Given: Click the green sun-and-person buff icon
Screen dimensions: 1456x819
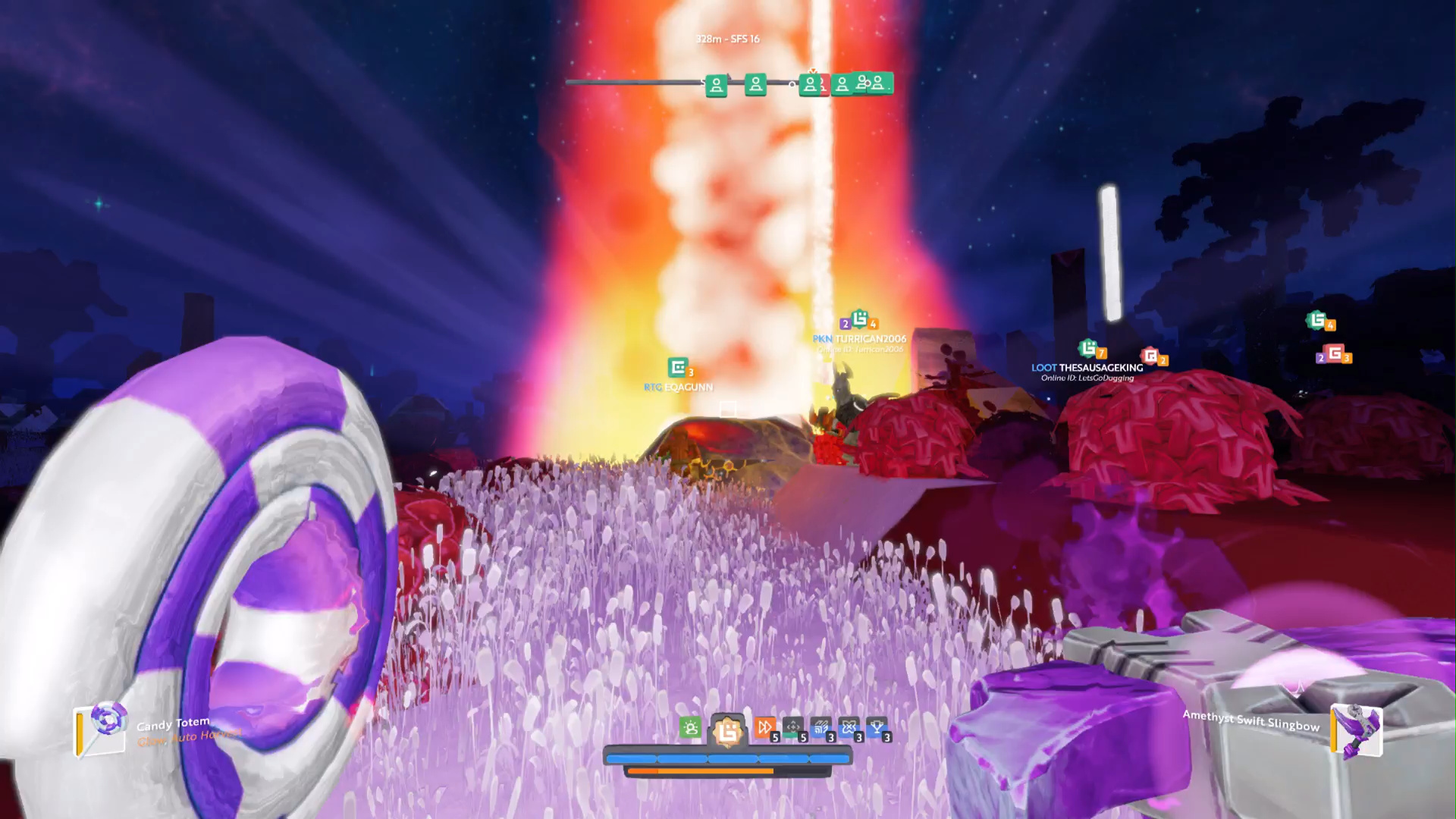Looking at the screenshot, I should coord(690,729).
